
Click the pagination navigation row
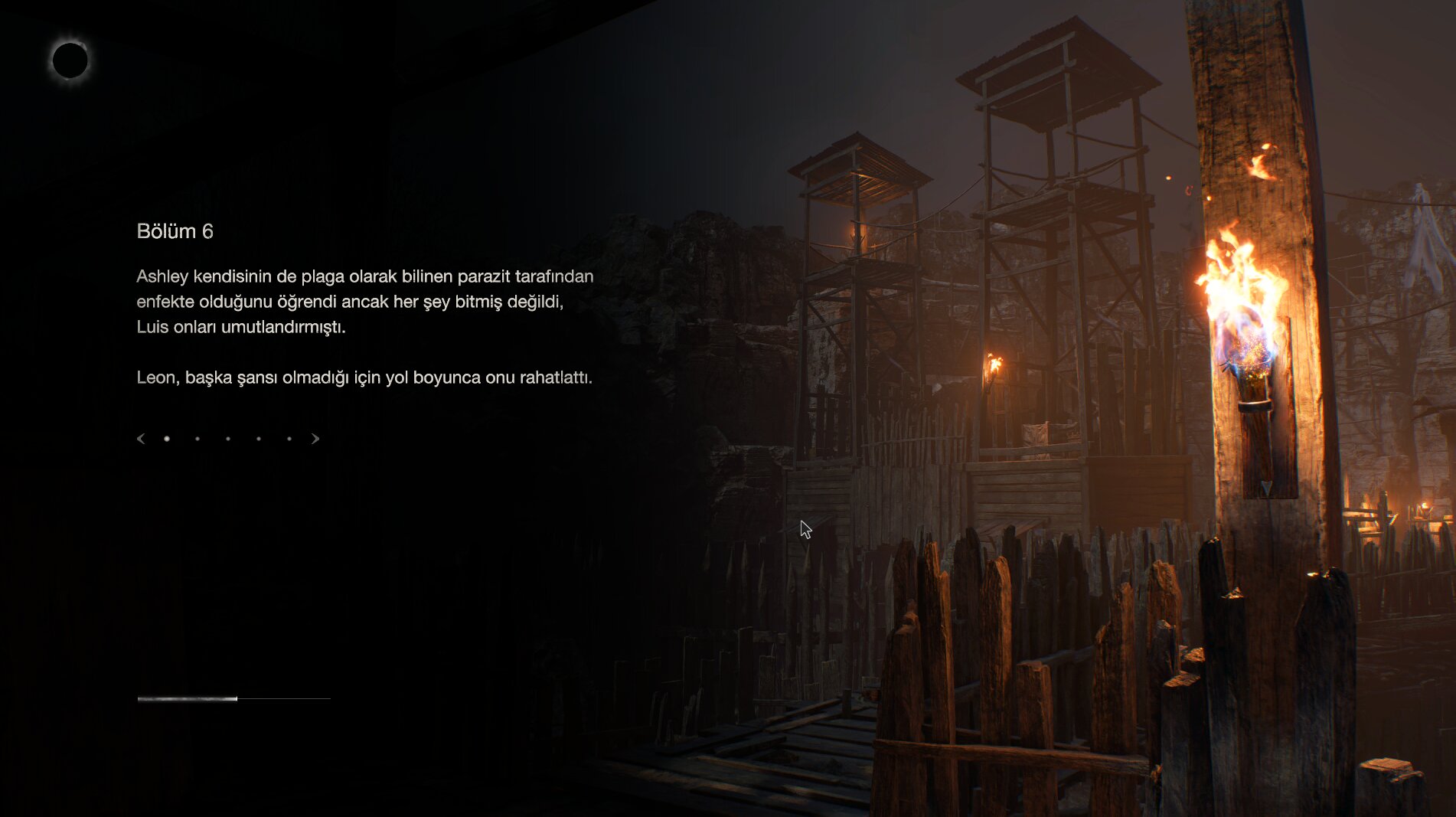pyautogui.click(x=228, y=438)
